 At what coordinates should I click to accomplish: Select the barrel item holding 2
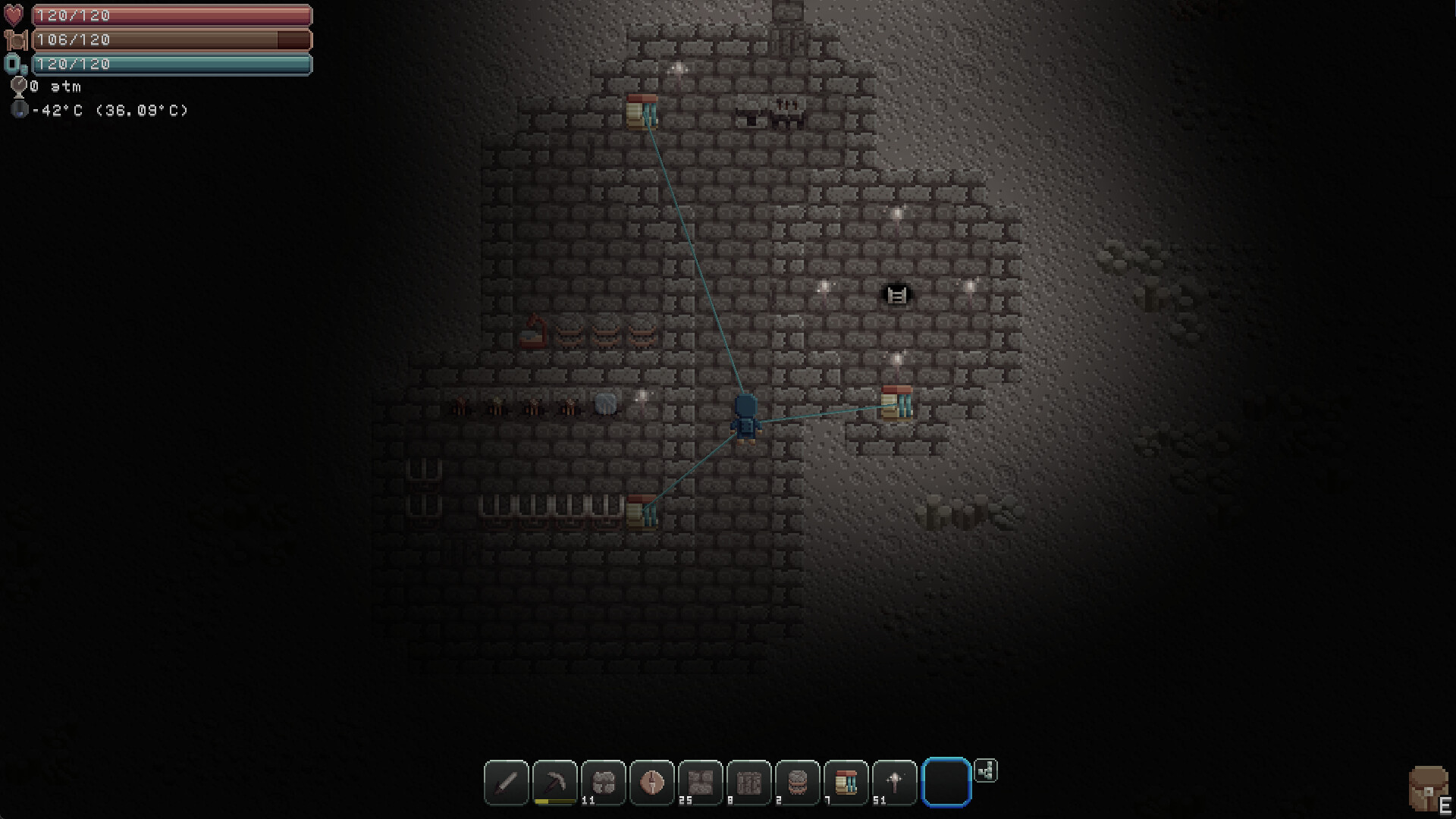[x=797, y=783]
